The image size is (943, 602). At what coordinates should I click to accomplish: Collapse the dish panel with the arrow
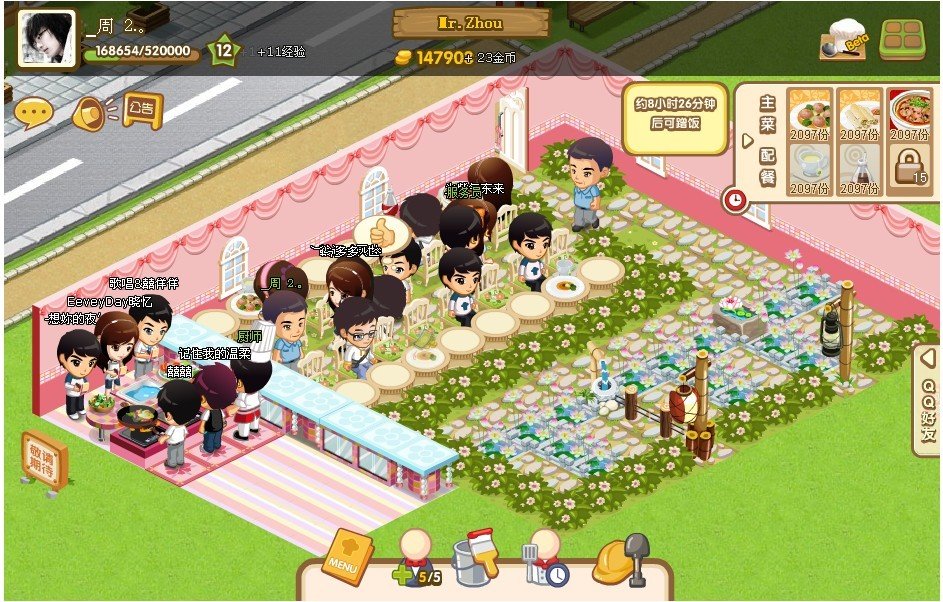click(746, 141)
